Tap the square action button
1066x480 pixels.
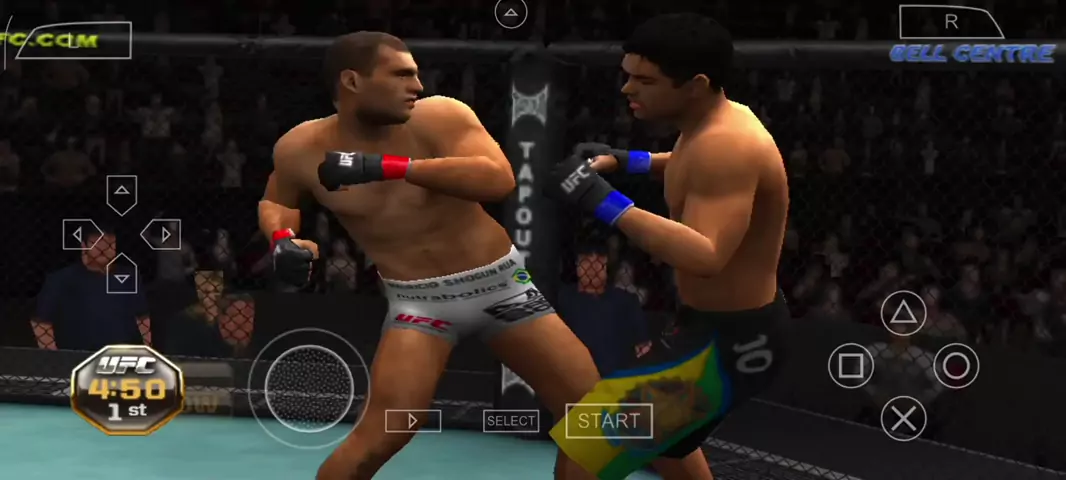click(851, 366)
